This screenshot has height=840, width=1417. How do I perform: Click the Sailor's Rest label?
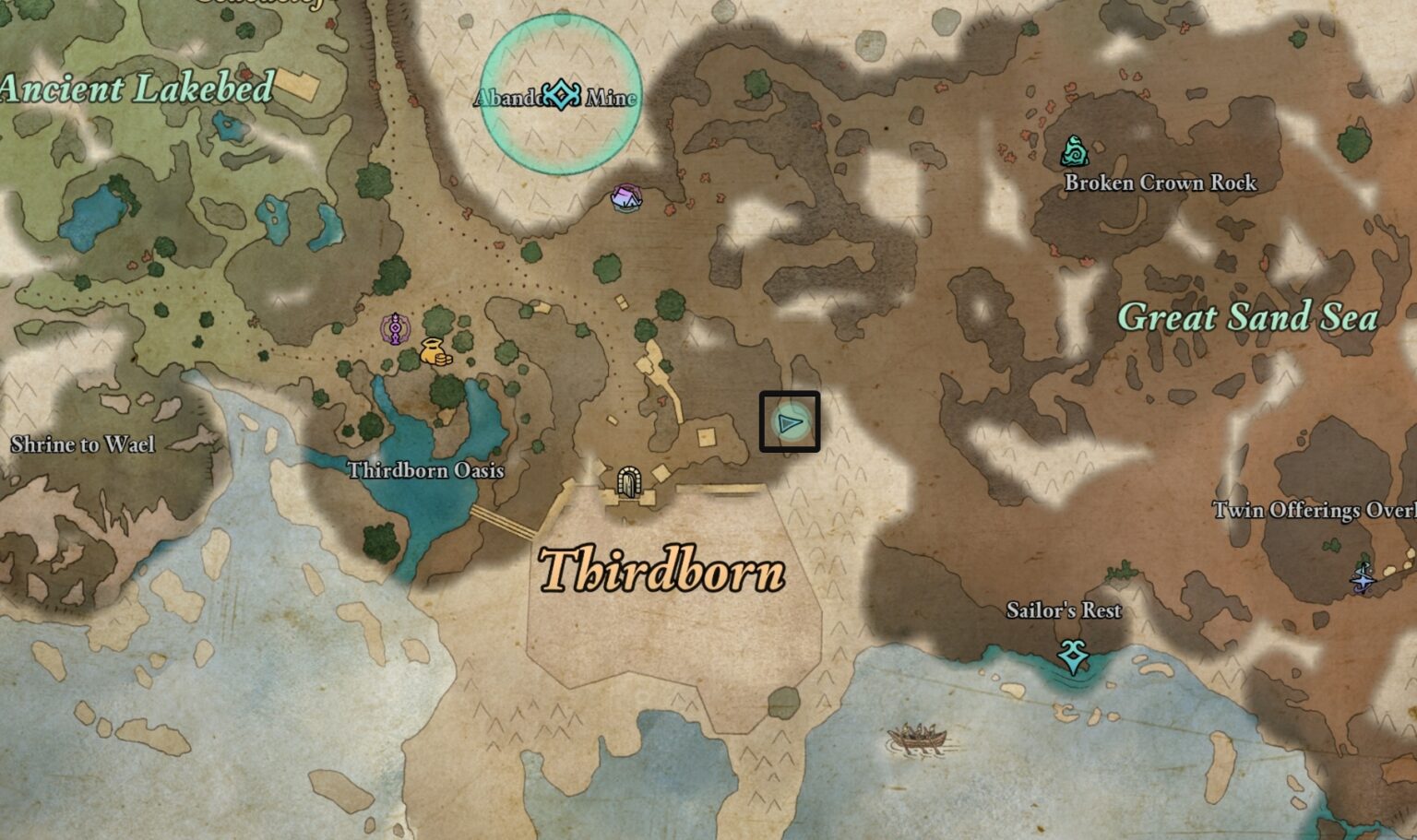[x=1065, y=610]
